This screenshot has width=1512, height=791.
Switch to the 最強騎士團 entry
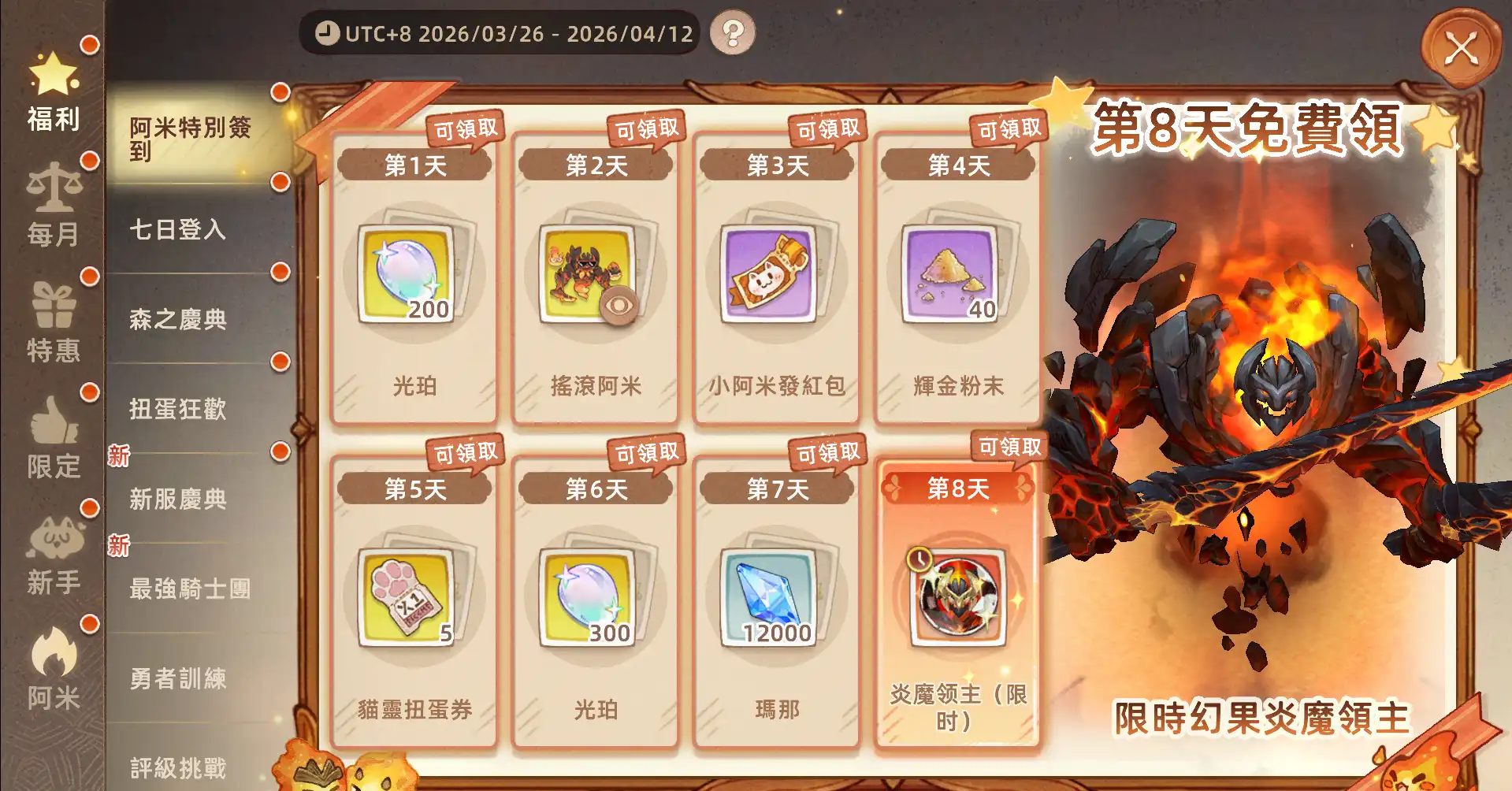pyautogui.click(x=189, y=589)
